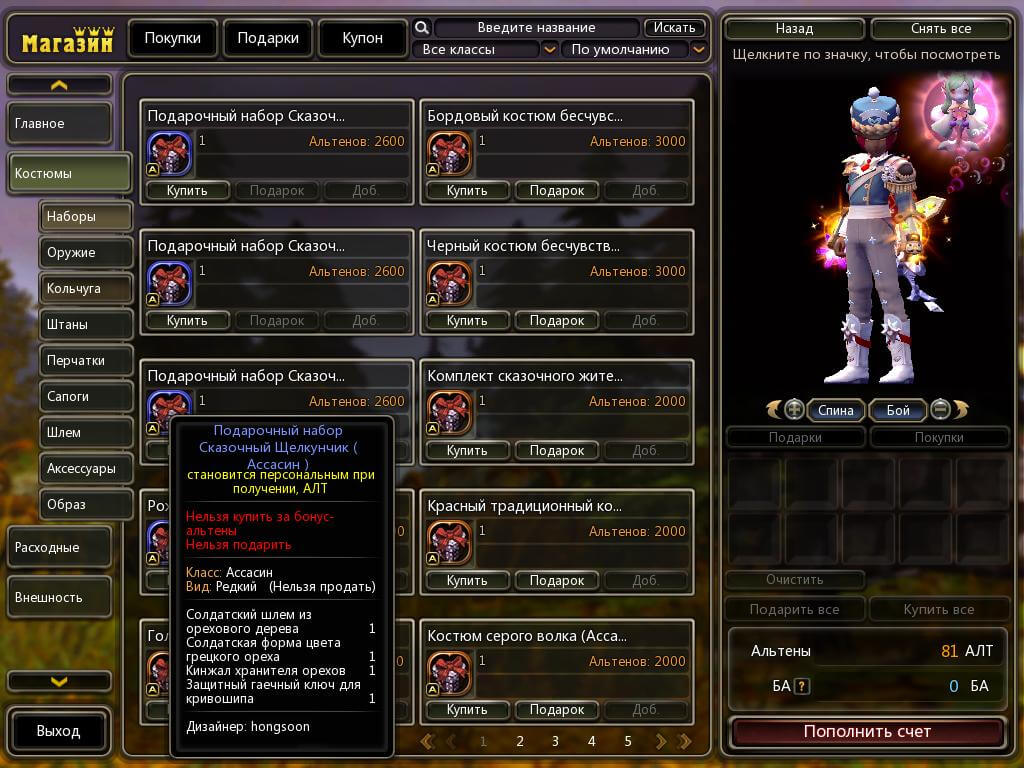Exit the shop with Выход
This screenshot has height=768, width=1024.
click(x=59, y=731)
